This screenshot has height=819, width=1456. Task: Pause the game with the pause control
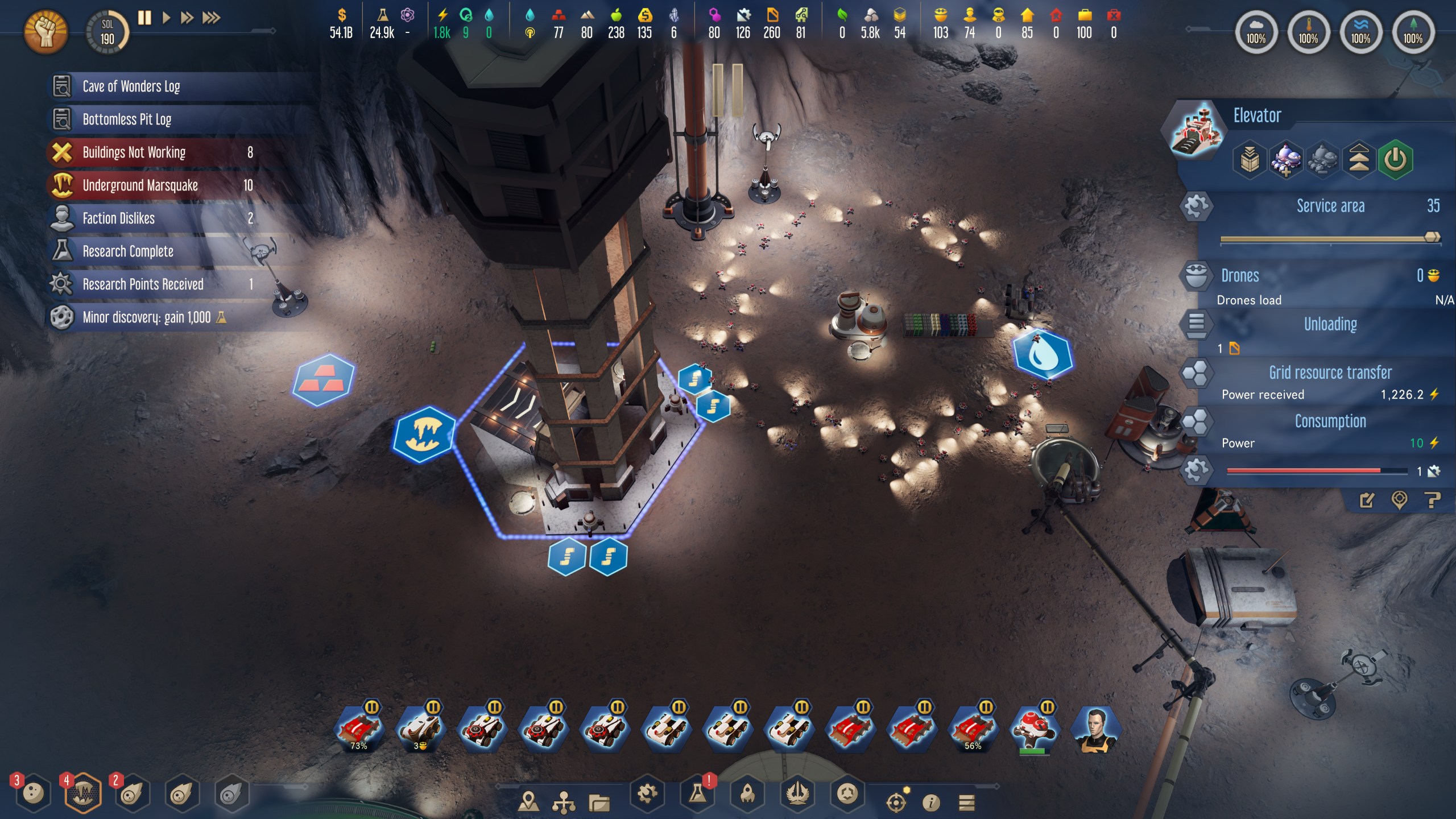click(x=144, y=18)
